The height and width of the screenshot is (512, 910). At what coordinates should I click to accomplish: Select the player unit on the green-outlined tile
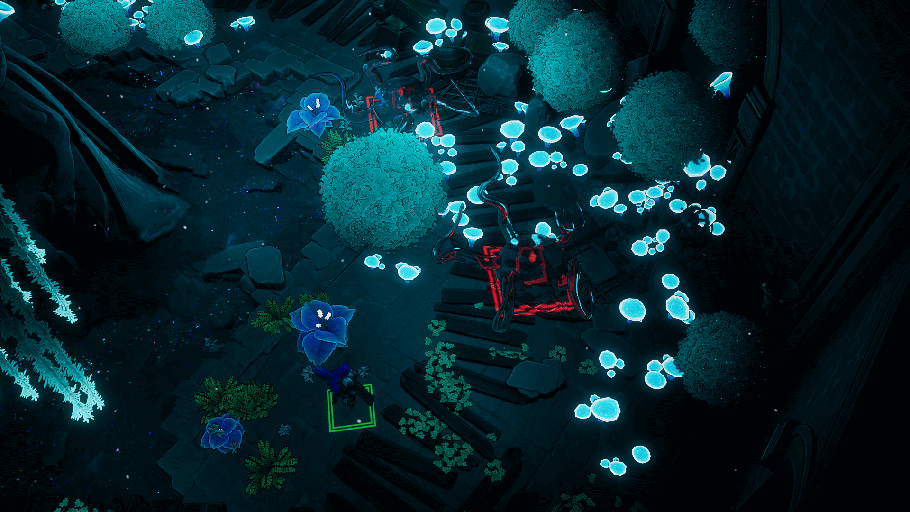click(347, 388)
